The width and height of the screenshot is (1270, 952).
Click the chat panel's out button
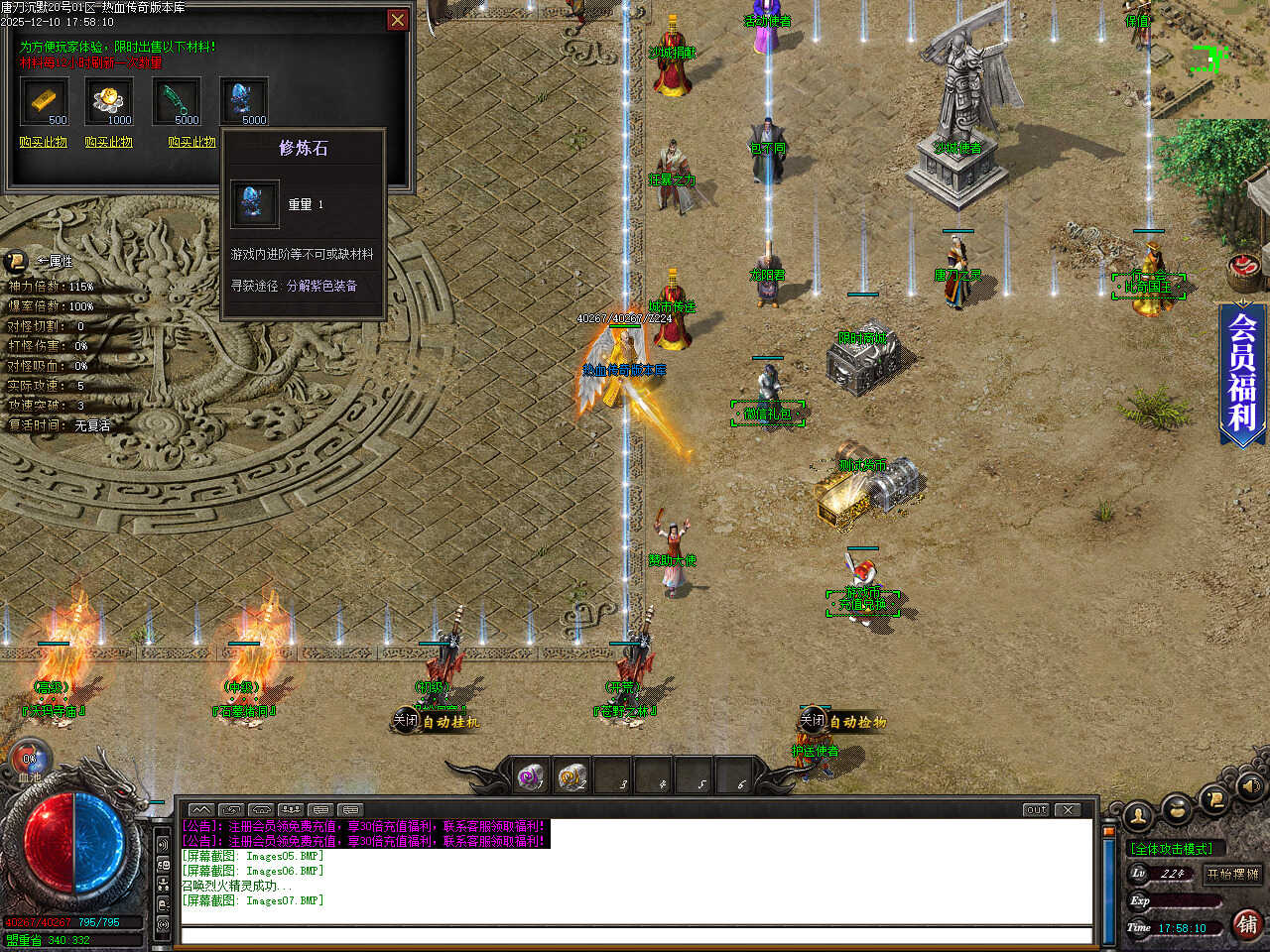[x=1036, y=809]
